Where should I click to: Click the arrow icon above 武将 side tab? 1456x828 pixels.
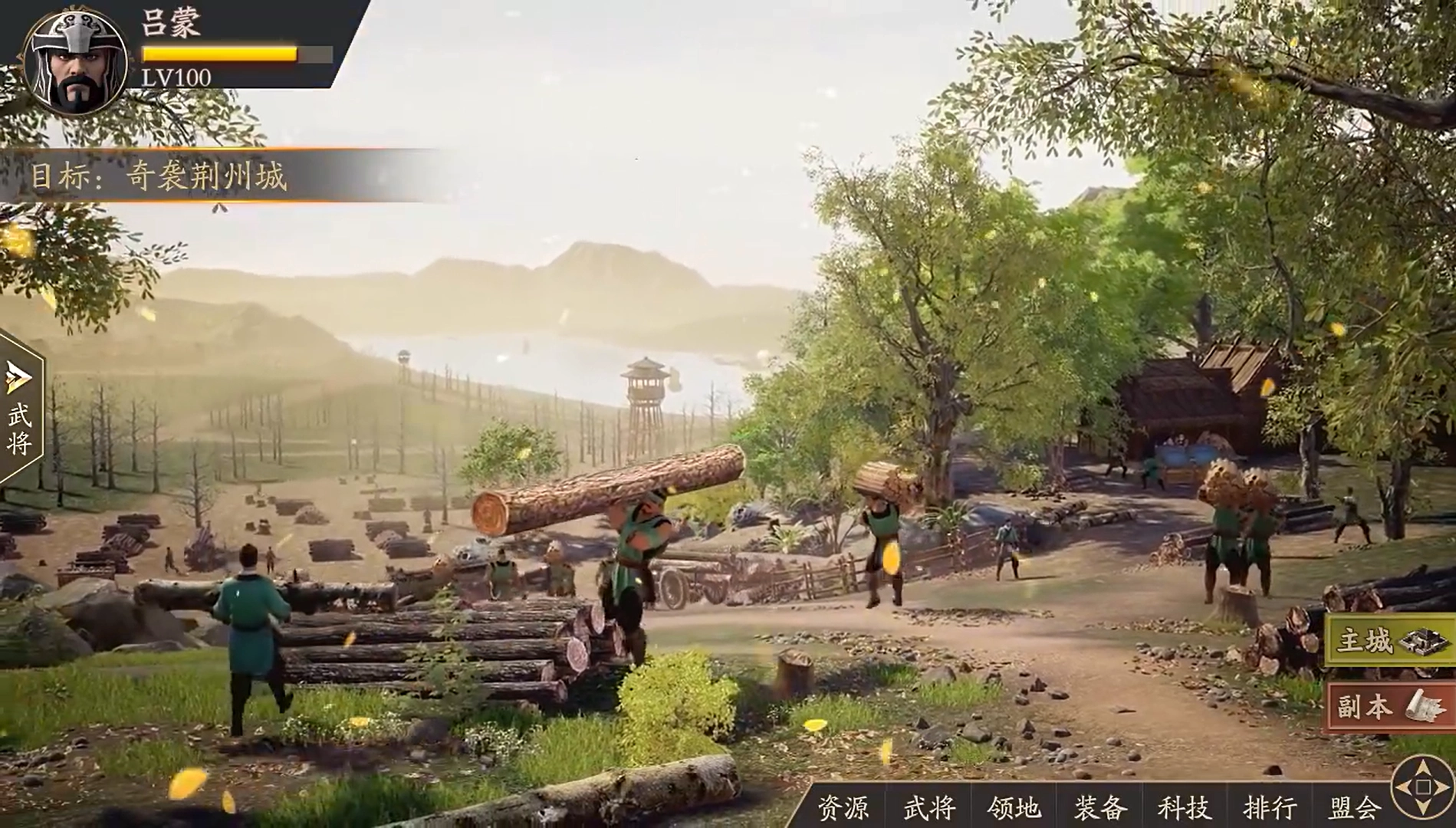click(x=17, y=376)
